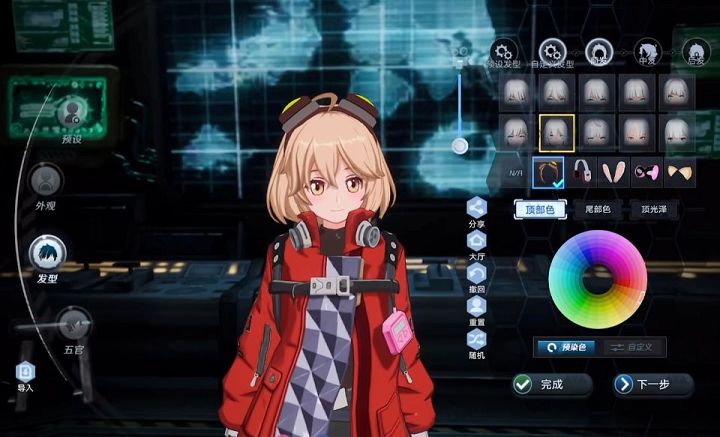Switch to the 尾部色 tab
Viewport: 720px width, 437px height.
coord(598,209)
